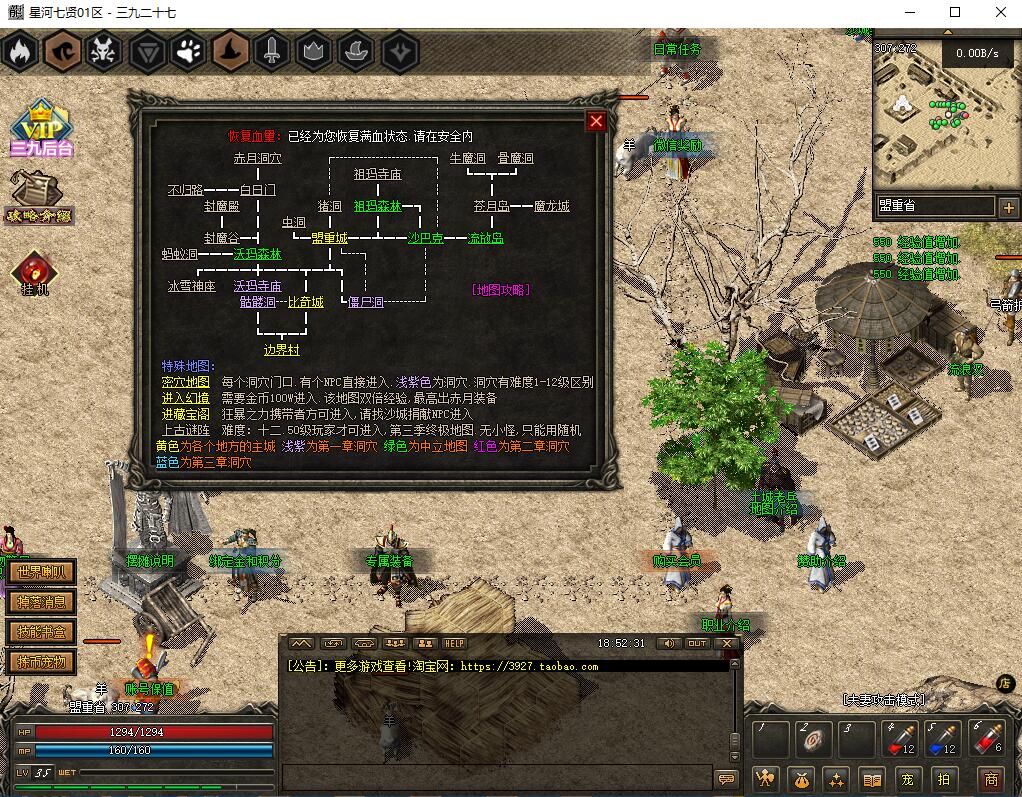Image resolution: width=1022 pixels, height=797 pixels.
Task: Activate the 挂机 auto-battle icon
Action: tap(35, 273)
